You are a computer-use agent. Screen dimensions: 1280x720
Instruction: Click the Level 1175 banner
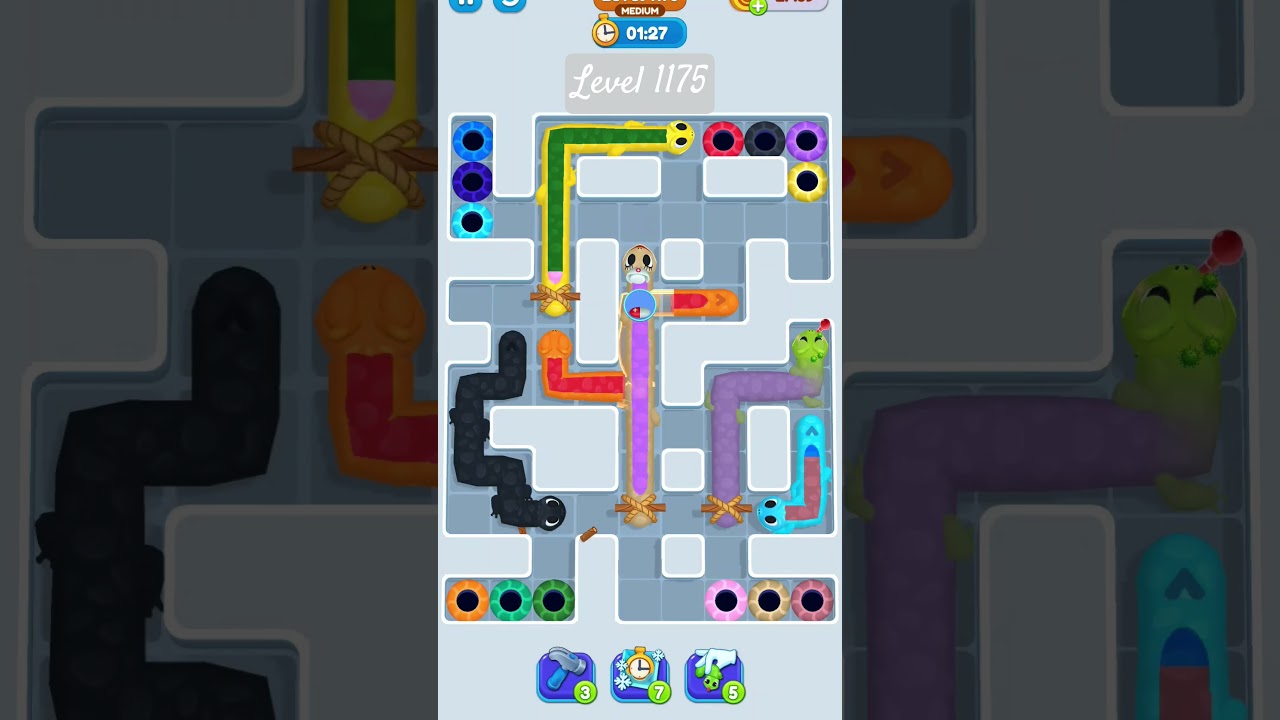click(639, 84)
